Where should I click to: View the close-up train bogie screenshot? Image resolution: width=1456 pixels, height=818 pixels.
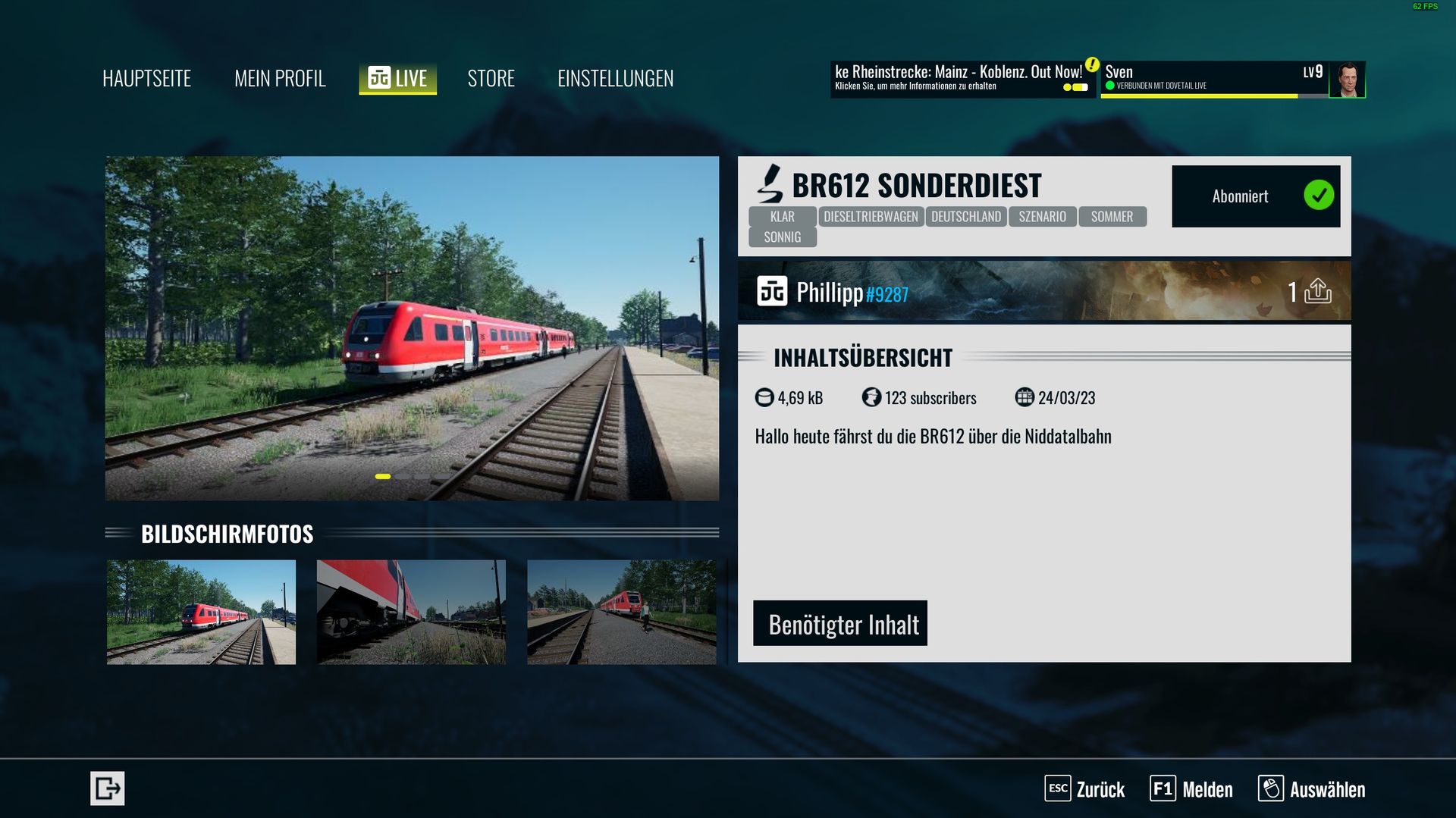(411, 612)
